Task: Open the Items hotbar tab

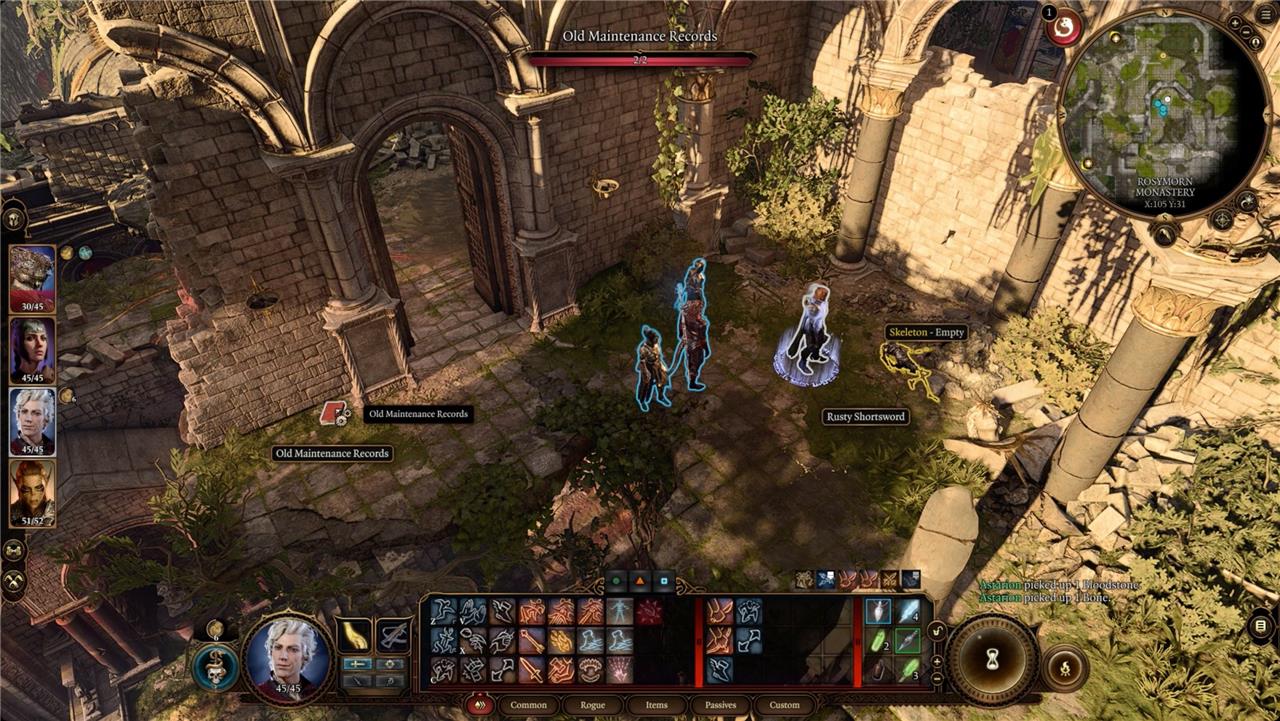Action: click(657, 705)
